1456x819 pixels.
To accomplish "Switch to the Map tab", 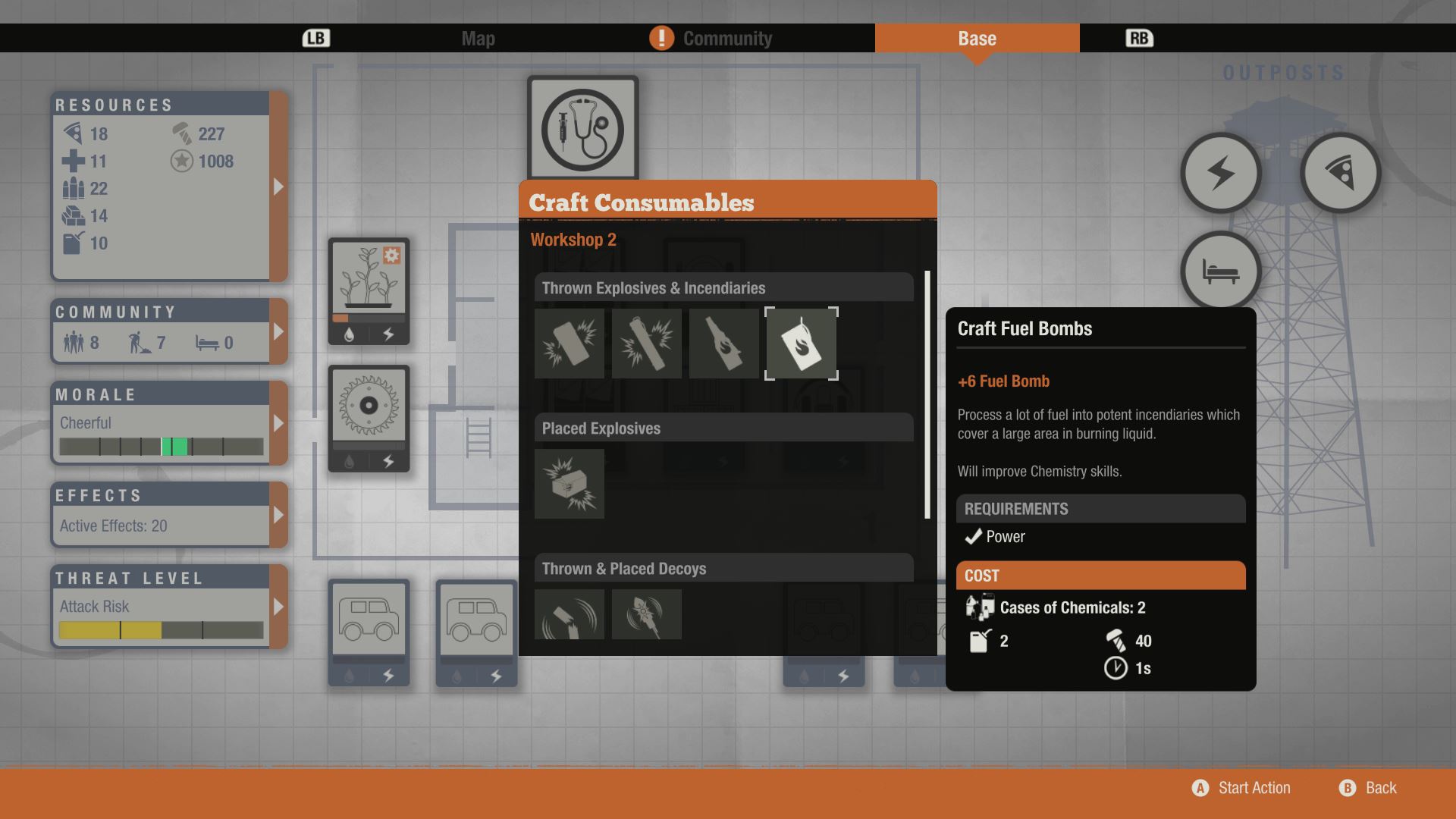I will [x=478, y=39].
